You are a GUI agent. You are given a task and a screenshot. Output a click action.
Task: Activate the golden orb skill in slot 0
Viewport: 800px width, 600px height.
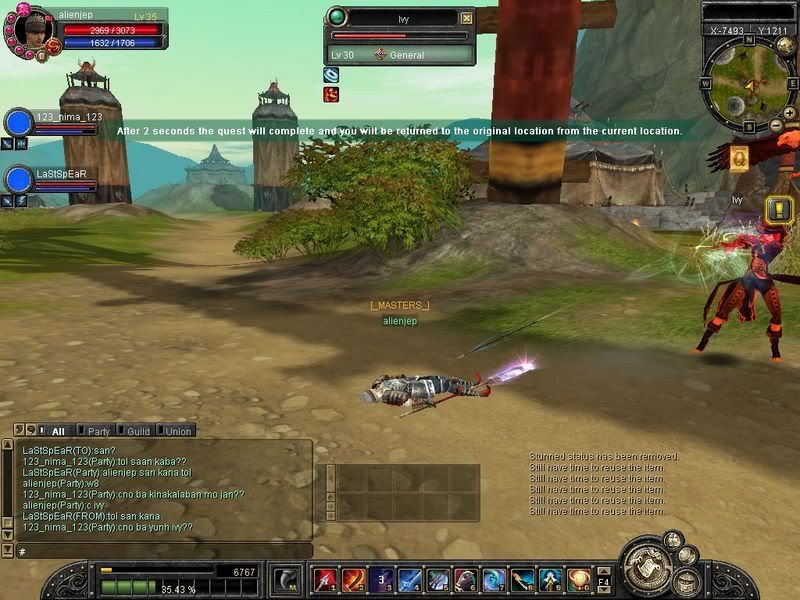pos(578,579)
